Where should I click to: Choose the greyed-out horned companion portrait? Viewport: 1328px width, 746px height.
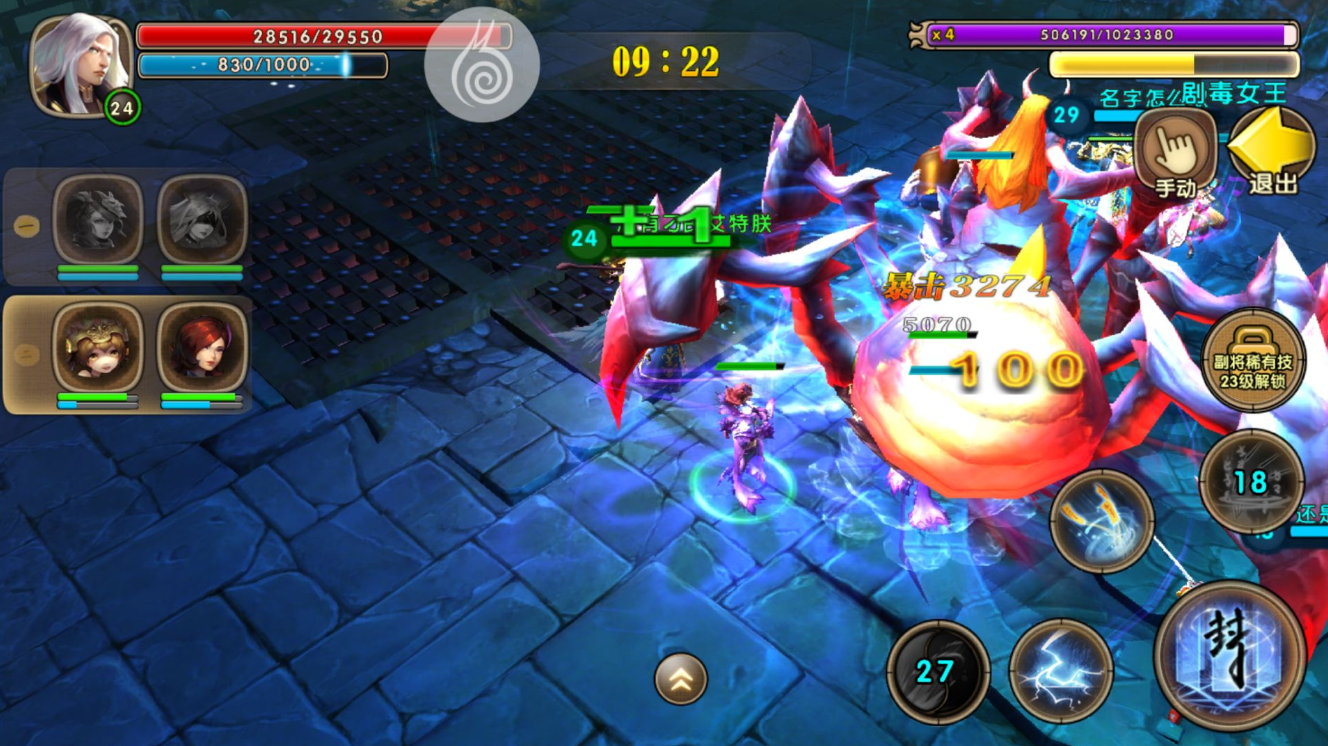click(x=97, y=219)
